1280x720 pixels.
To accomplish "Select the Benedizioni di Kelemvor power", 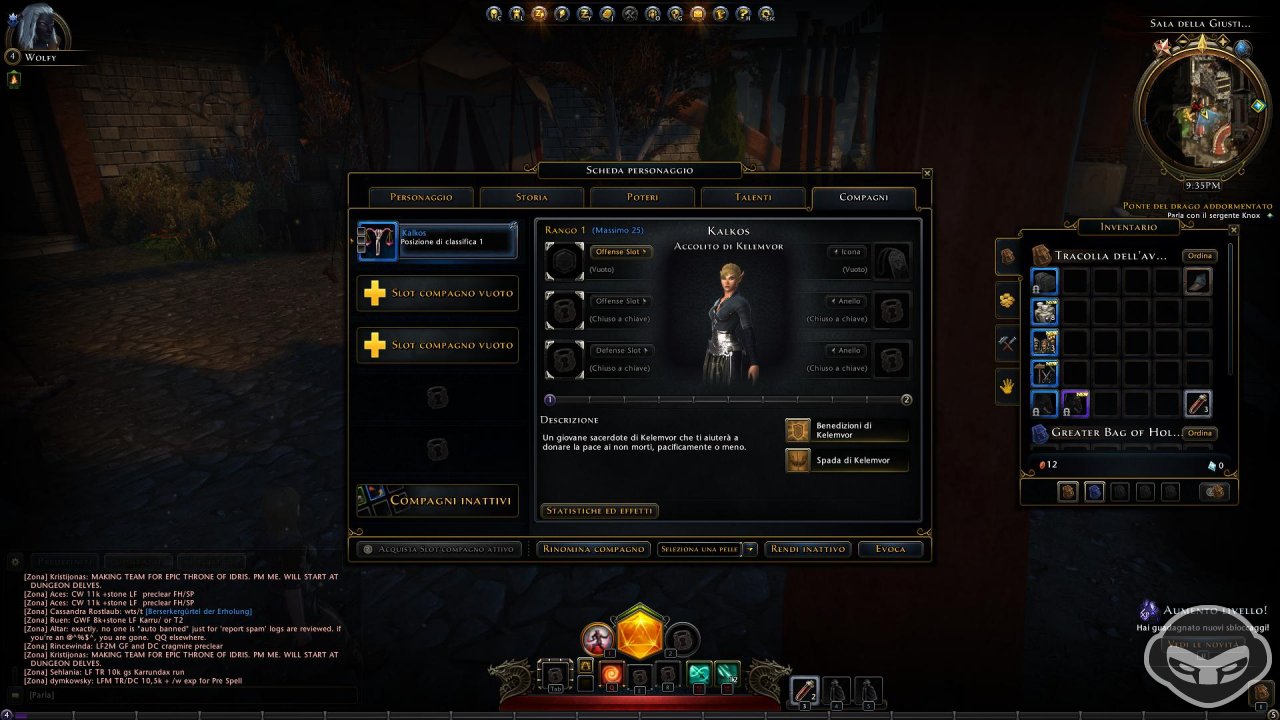I will point(847,430).
